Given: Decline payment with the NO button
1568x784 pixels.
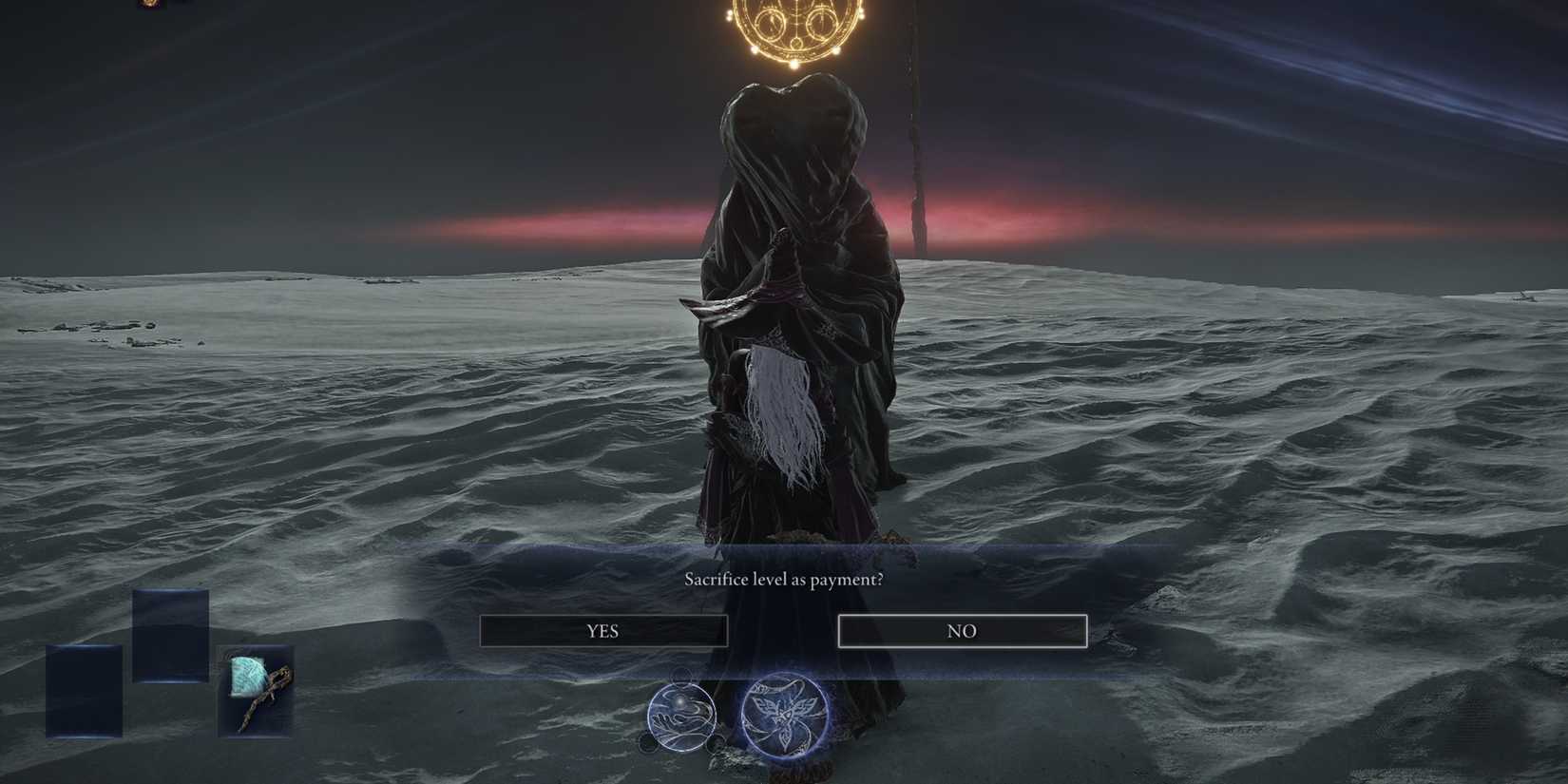Looking at the screenshot, I should coord(962,630).
